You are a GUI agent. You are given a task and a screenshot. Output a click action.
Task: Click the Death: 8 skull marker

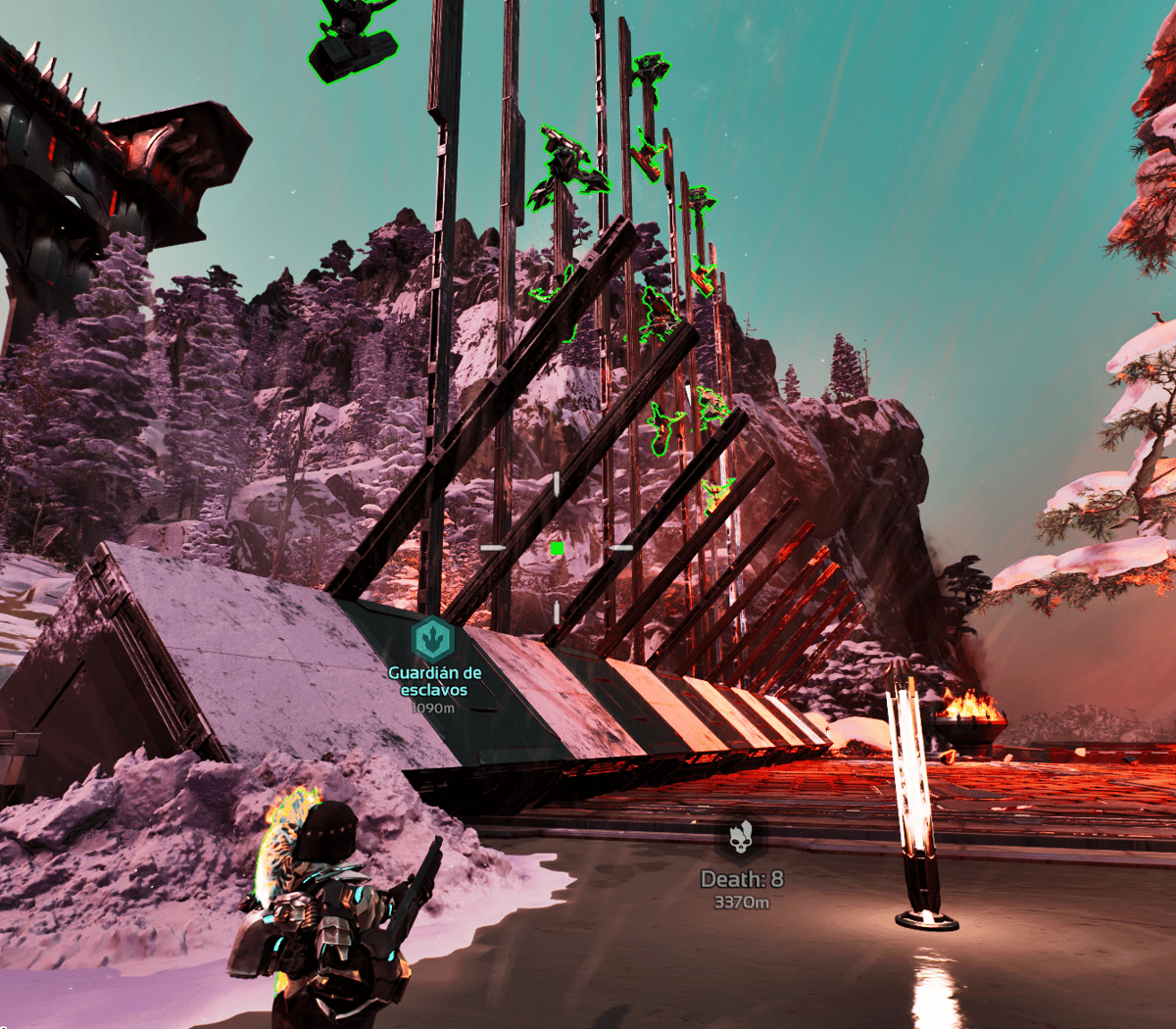coord(741,840)
